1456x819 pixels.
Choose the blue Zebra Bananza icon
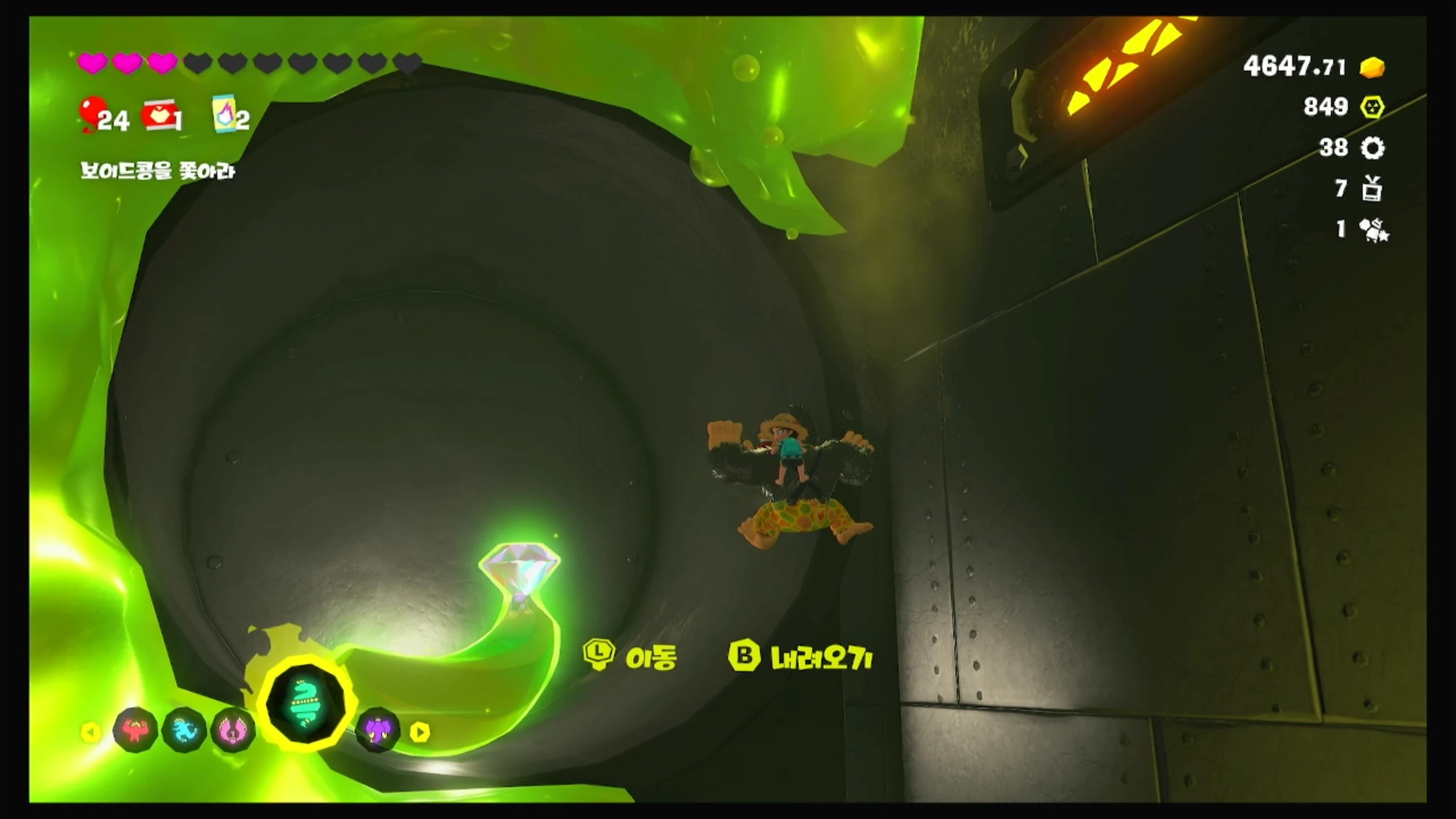pos(184,730)
